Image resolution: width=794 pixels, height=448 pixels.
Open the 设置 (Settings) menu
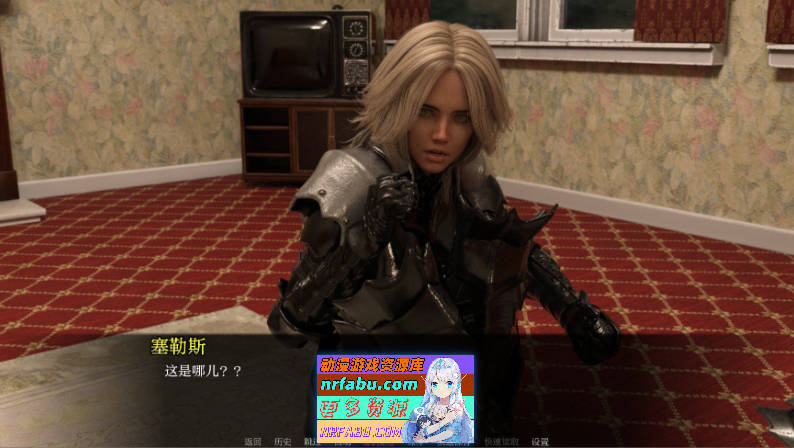[x=540, y=441]
